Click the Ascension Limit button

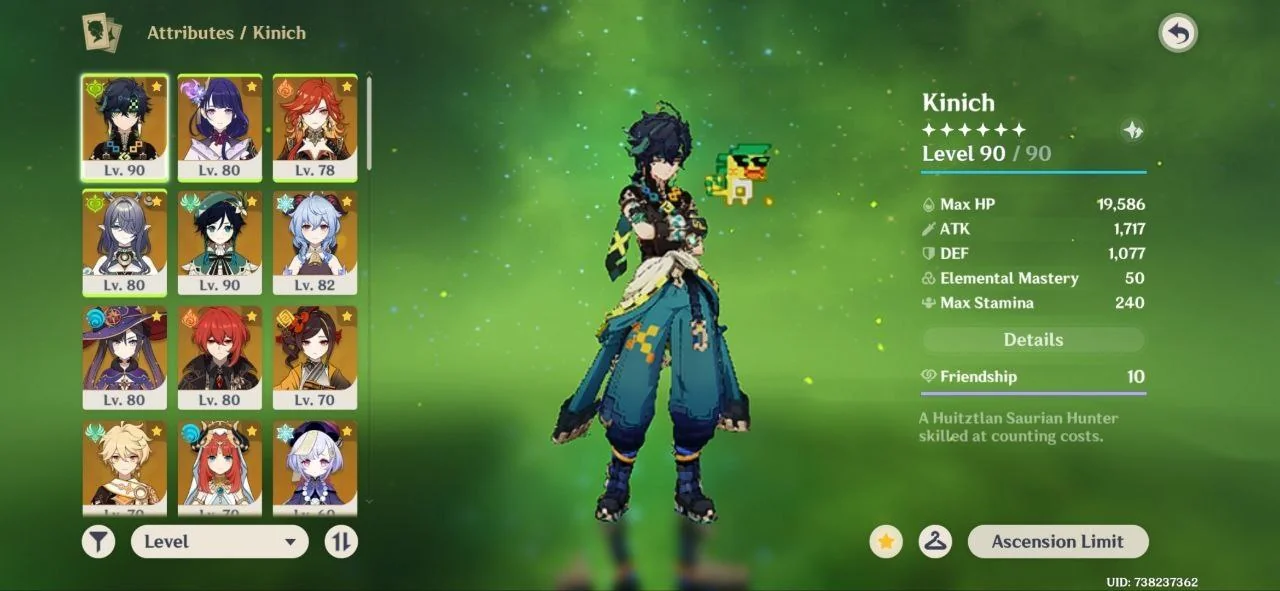pos(1057,542)
